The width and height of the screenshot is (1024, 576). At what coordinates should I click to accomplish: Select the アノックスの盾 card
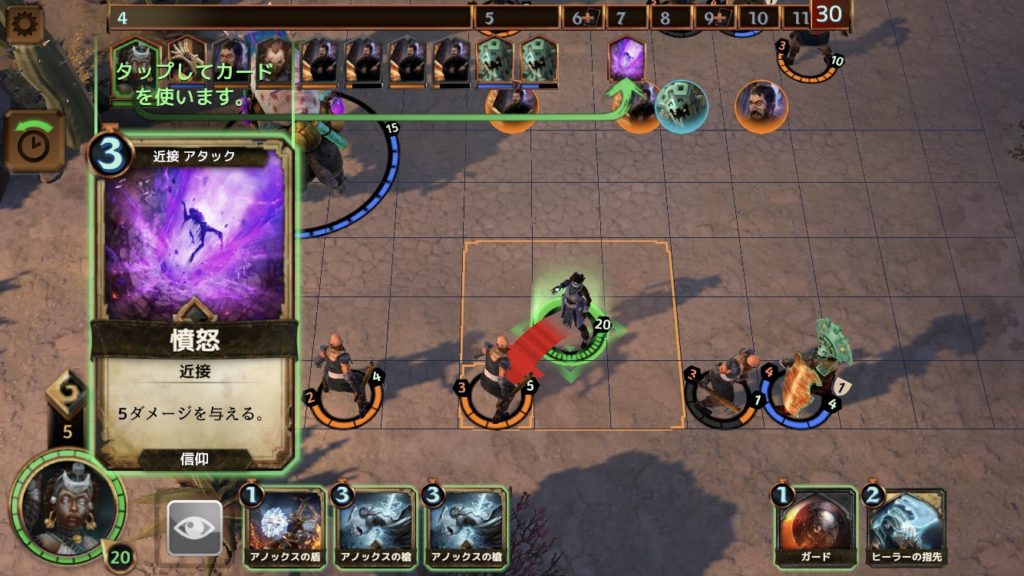pos(283,527)
